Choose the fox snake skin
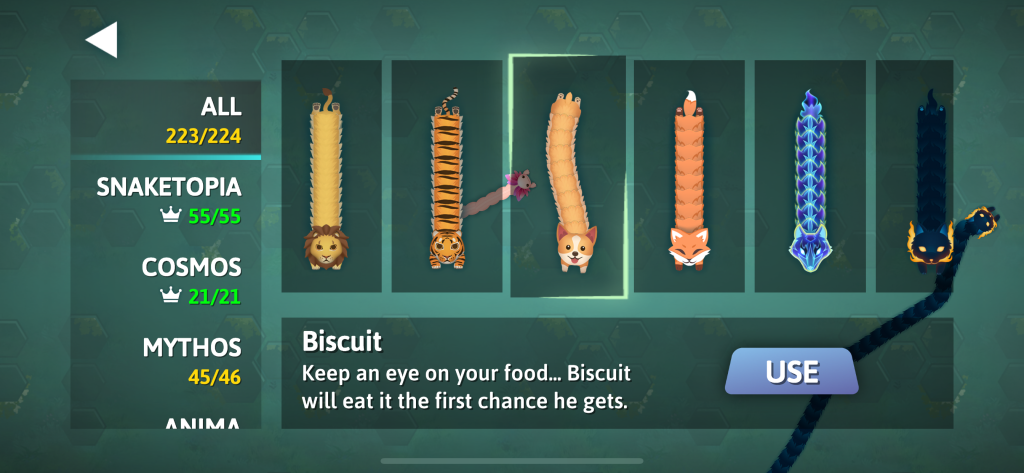1024x473 pixels. point(689,176)
